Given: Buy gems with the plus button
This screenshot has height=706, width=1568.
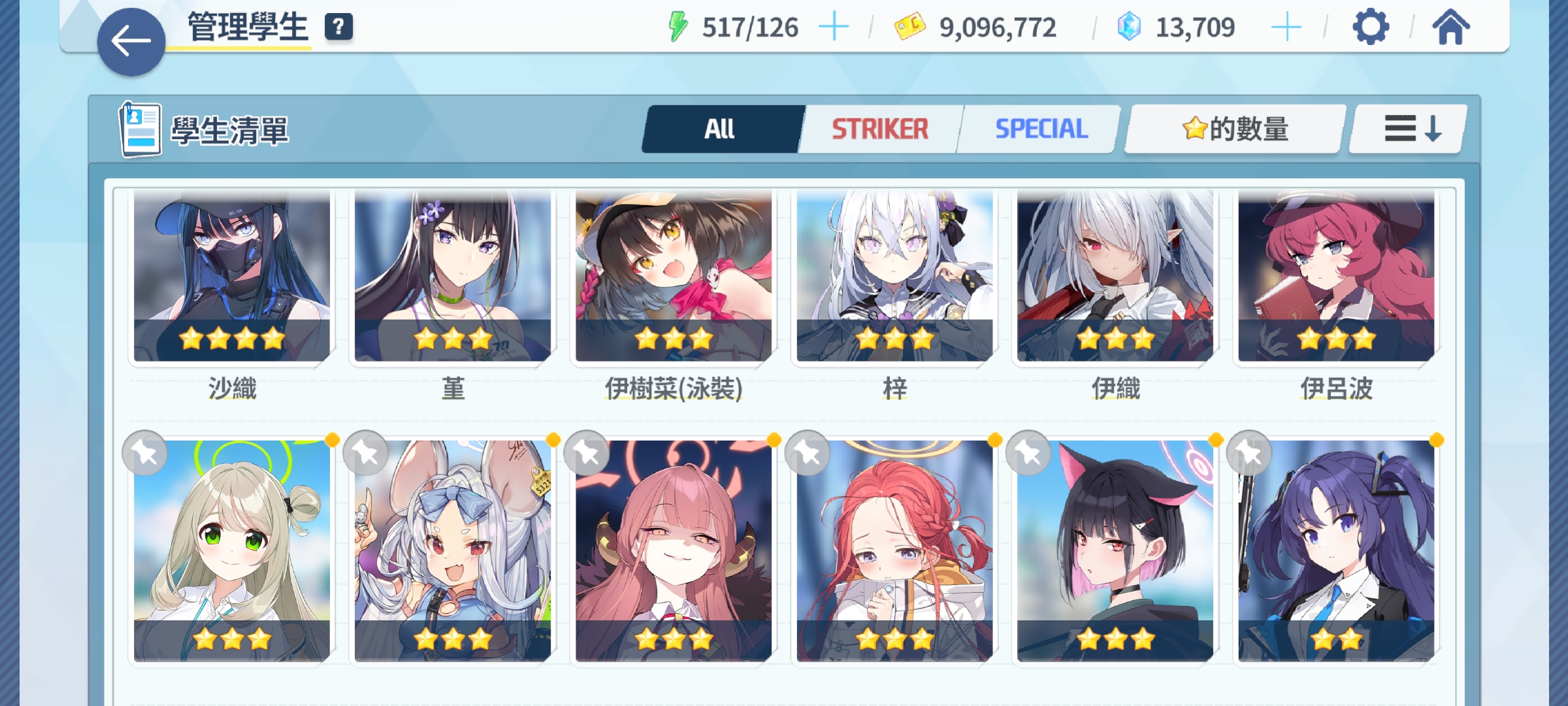Looking at the screenshot, I should pos(1286,27).
